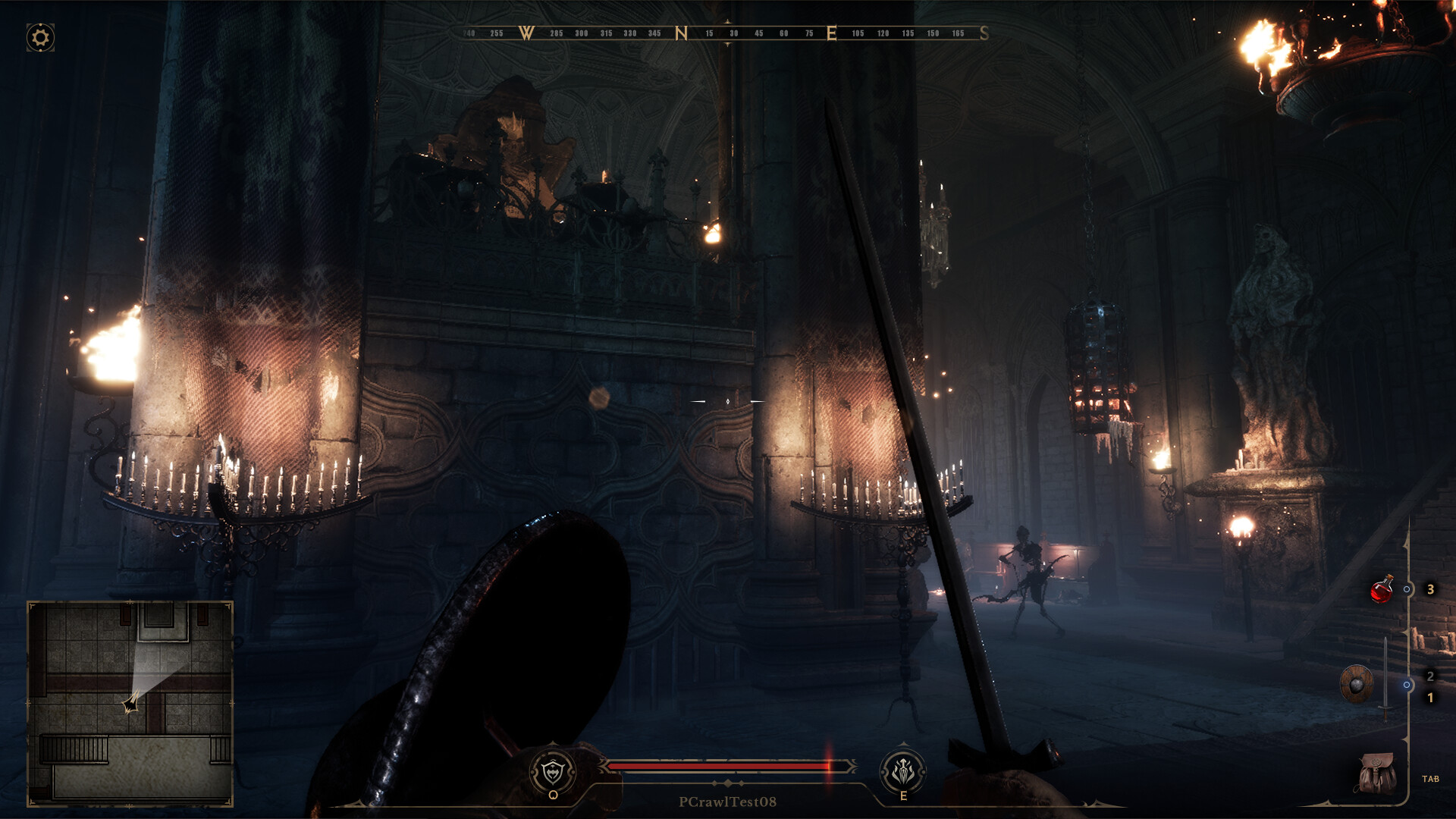Click the W marker on the compass
Screen dimensions: 1456x819
coord(524,33)
